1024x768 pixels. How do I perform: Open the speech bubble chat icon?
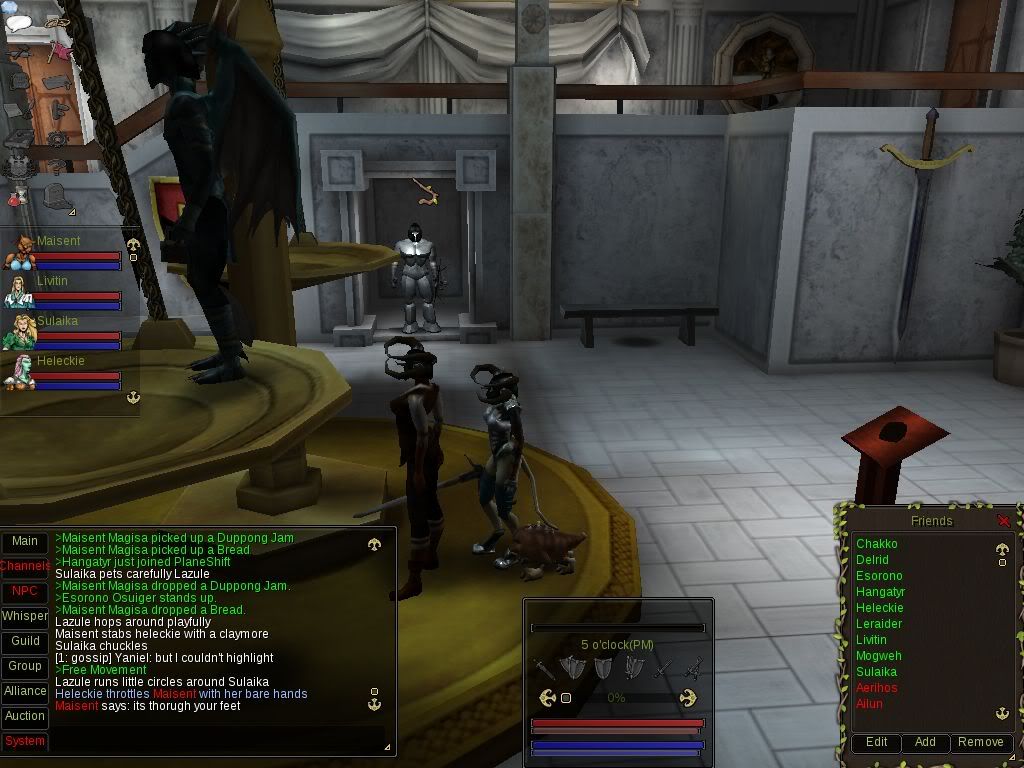pos(19,22)
